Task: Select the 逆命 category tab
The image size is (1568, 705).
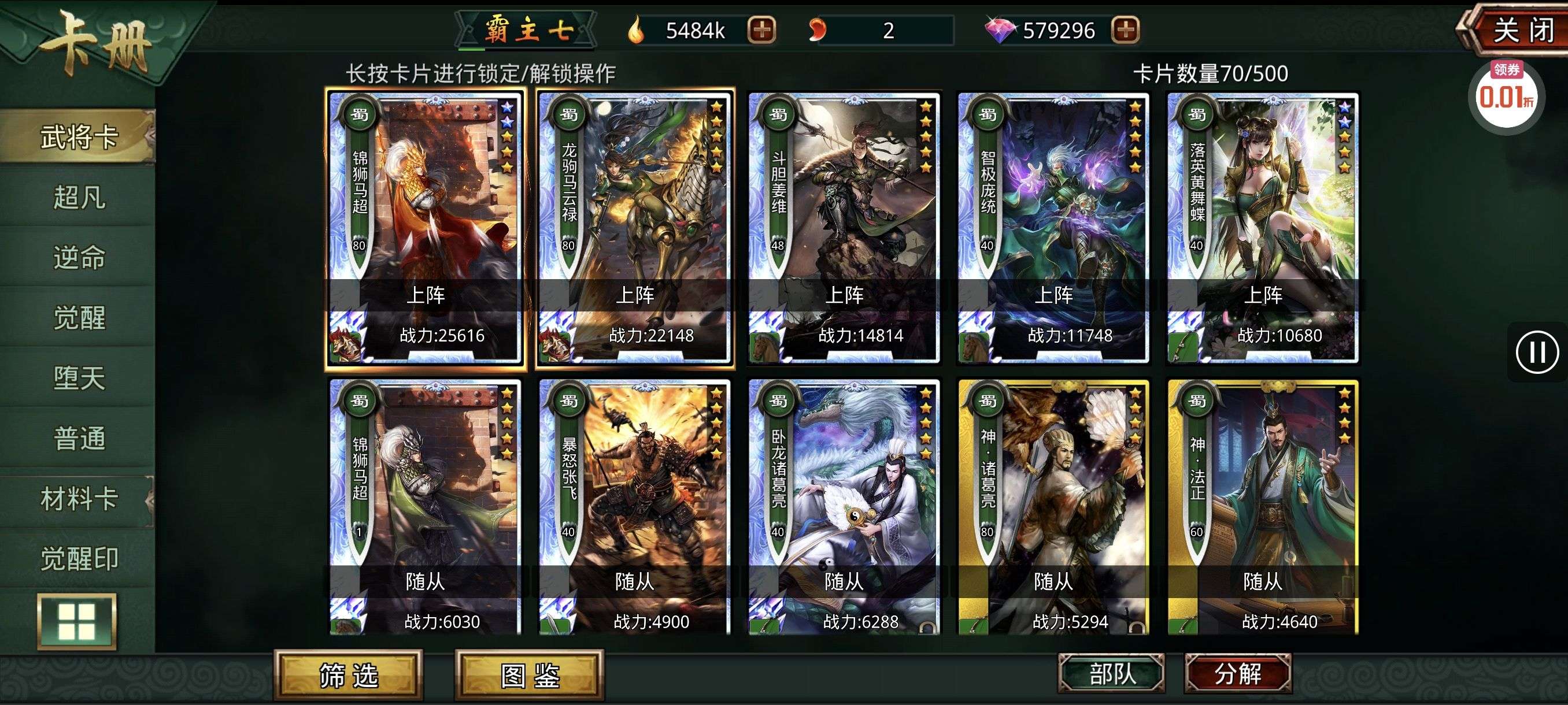Action: pyautogui.click(x=79, y=257)
